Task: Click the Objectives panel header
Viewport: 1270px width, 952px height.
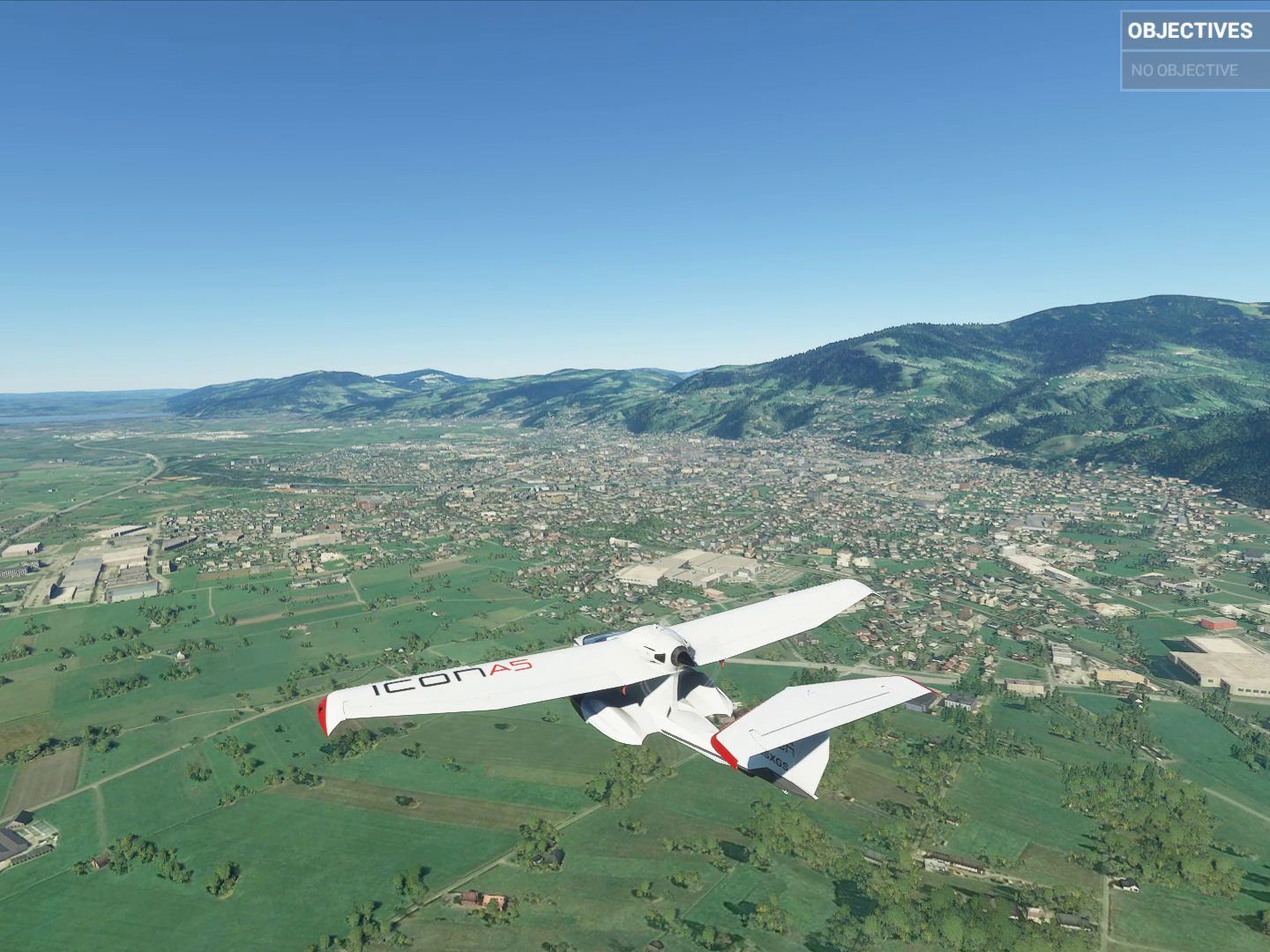Action: click(1190, 31)
